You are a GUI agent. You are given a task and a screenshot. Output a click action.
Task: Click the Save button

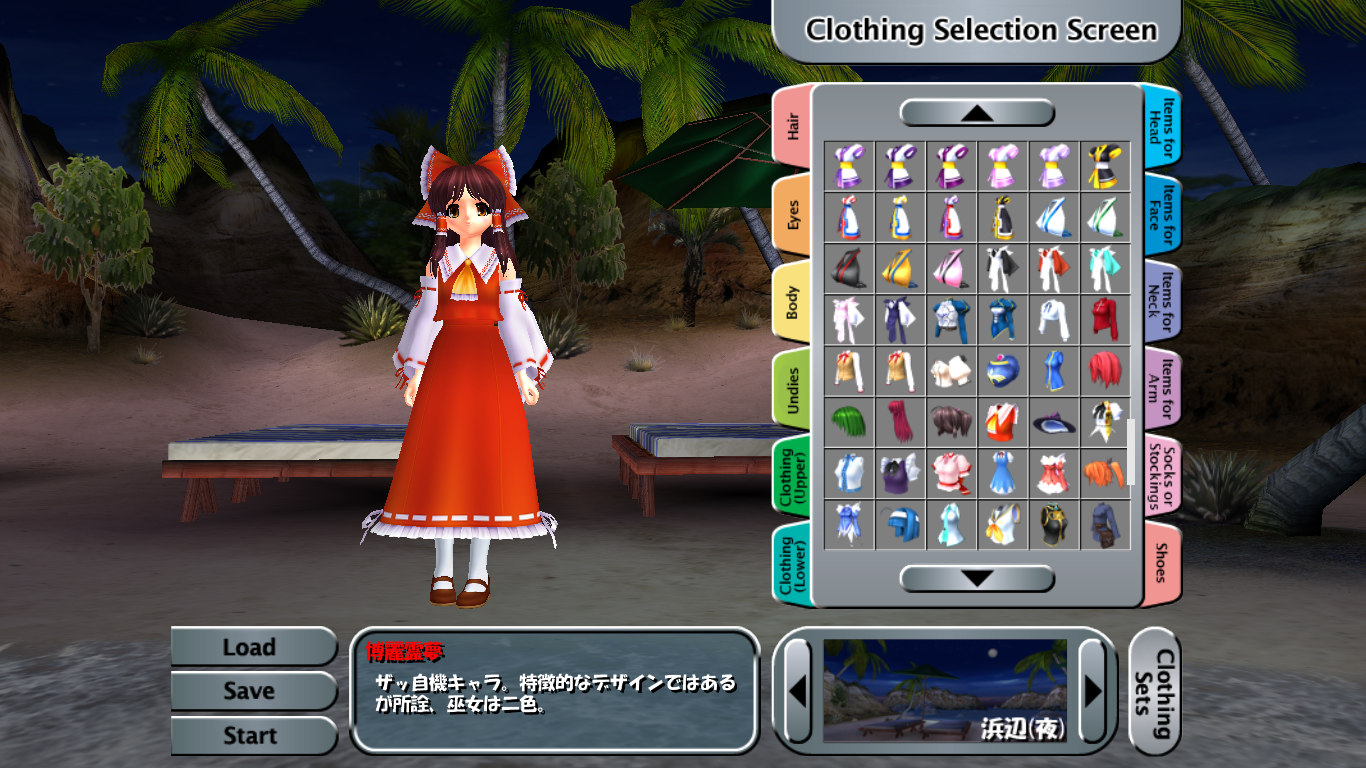[x=250, y=691]
